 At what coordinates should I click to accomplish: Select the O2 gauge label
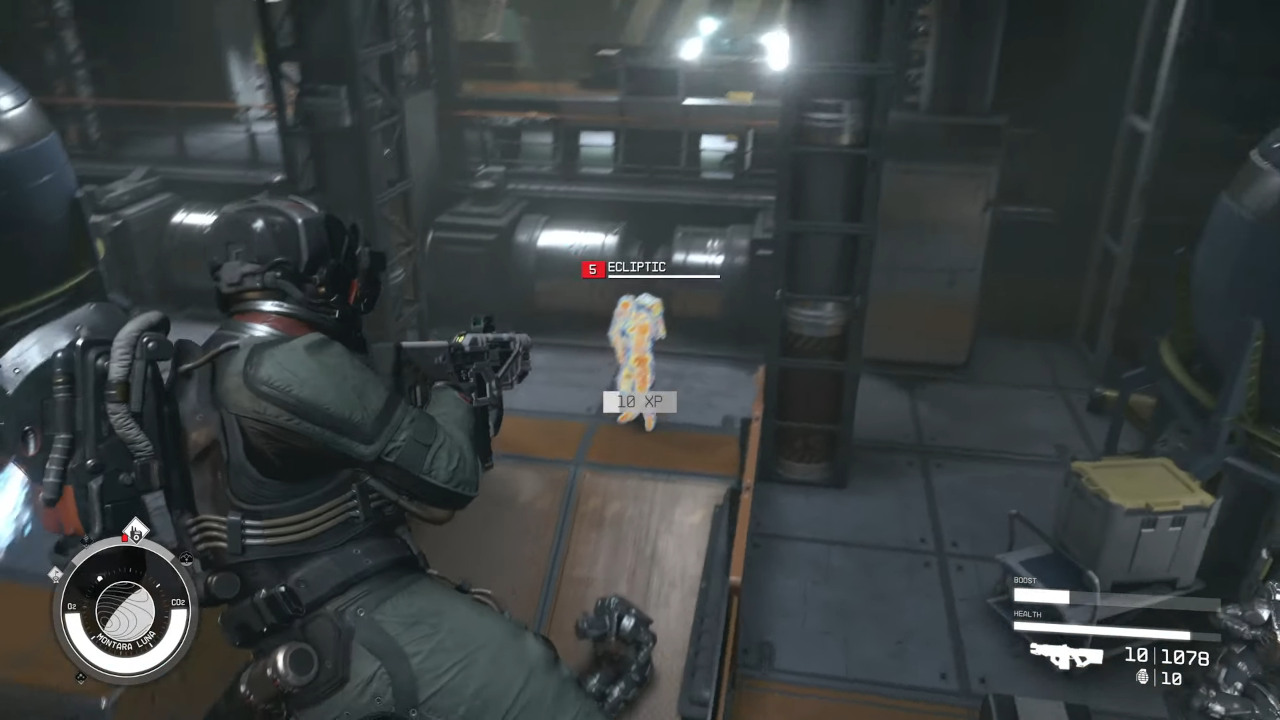click(72, 605)
